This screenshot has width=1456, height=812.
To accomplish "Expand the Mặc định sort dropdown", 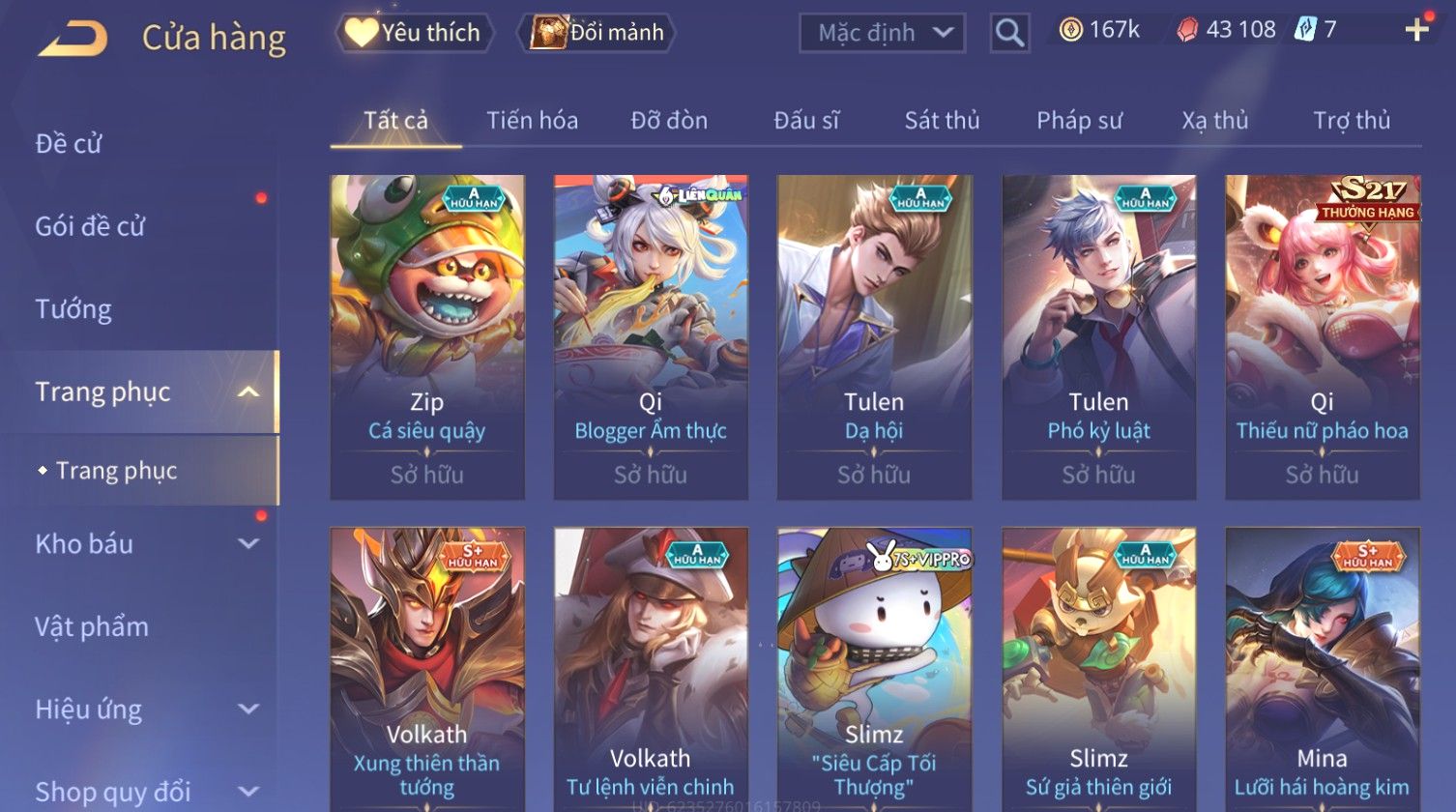I will (881, 33).
